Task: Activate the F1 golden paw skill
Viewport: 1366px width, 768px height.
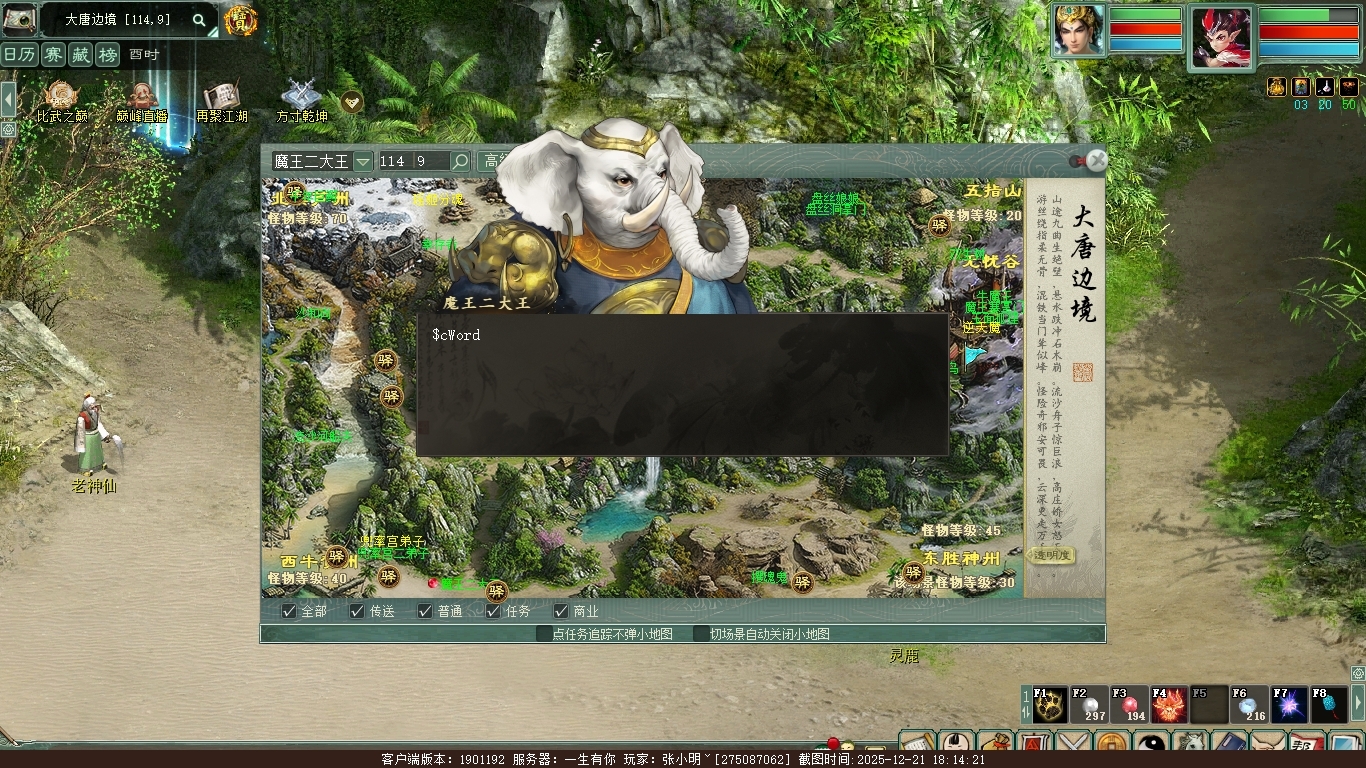Action: (x=1049, y=705)
